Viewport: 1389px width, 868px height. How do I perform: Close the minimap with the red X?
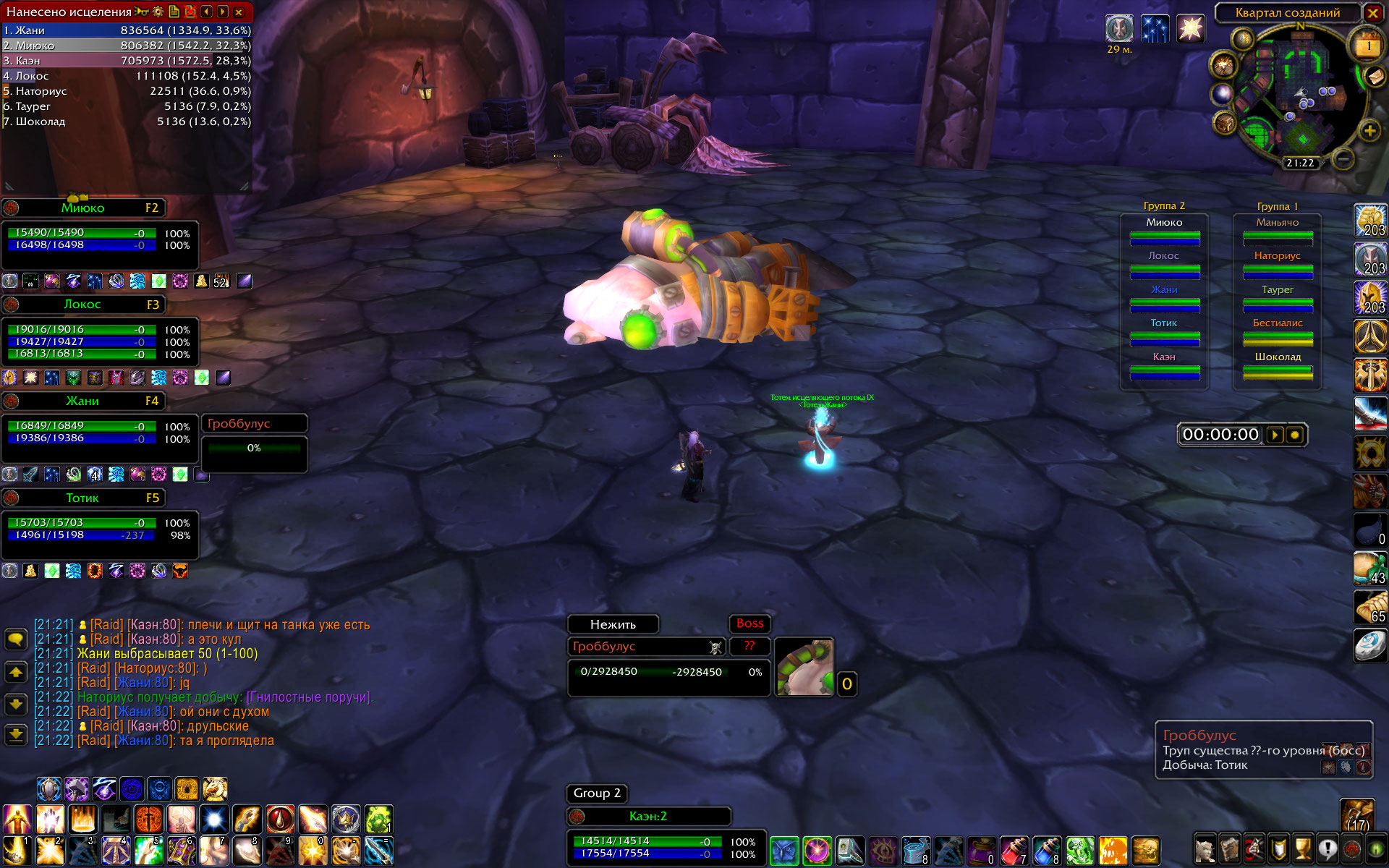tap(1372, 12)
